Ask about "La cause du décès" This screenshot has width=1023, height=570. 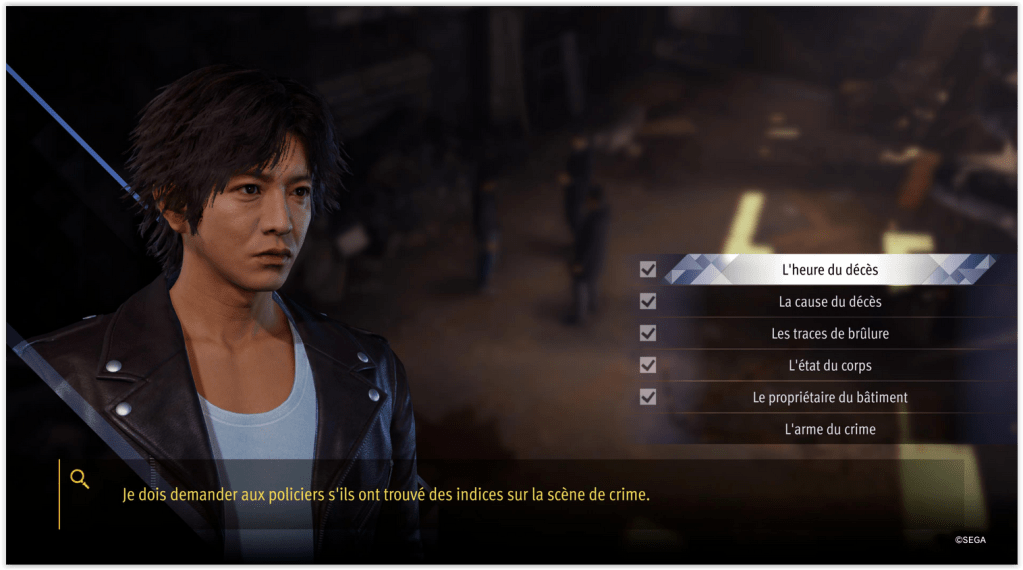pyautogui.click(x=830, y=301)
